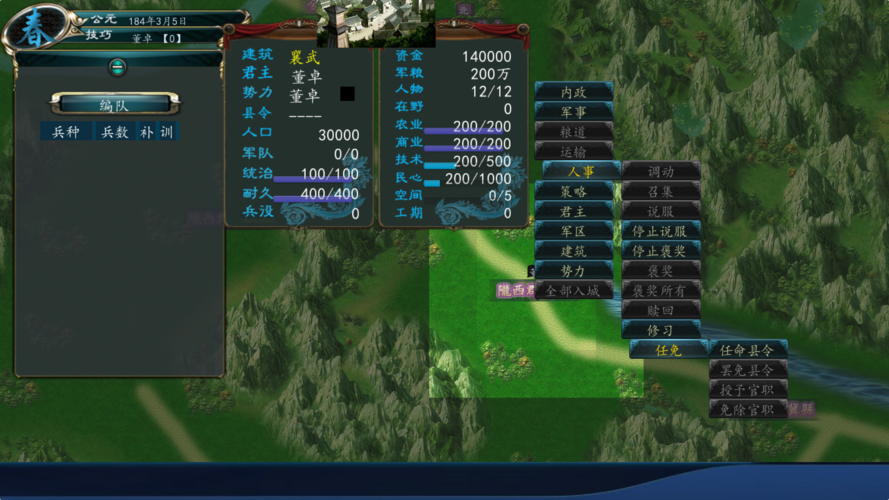Select the 任免 (appoint/dismiss) entry
The image size is (889, 500).
pos(668,350)
